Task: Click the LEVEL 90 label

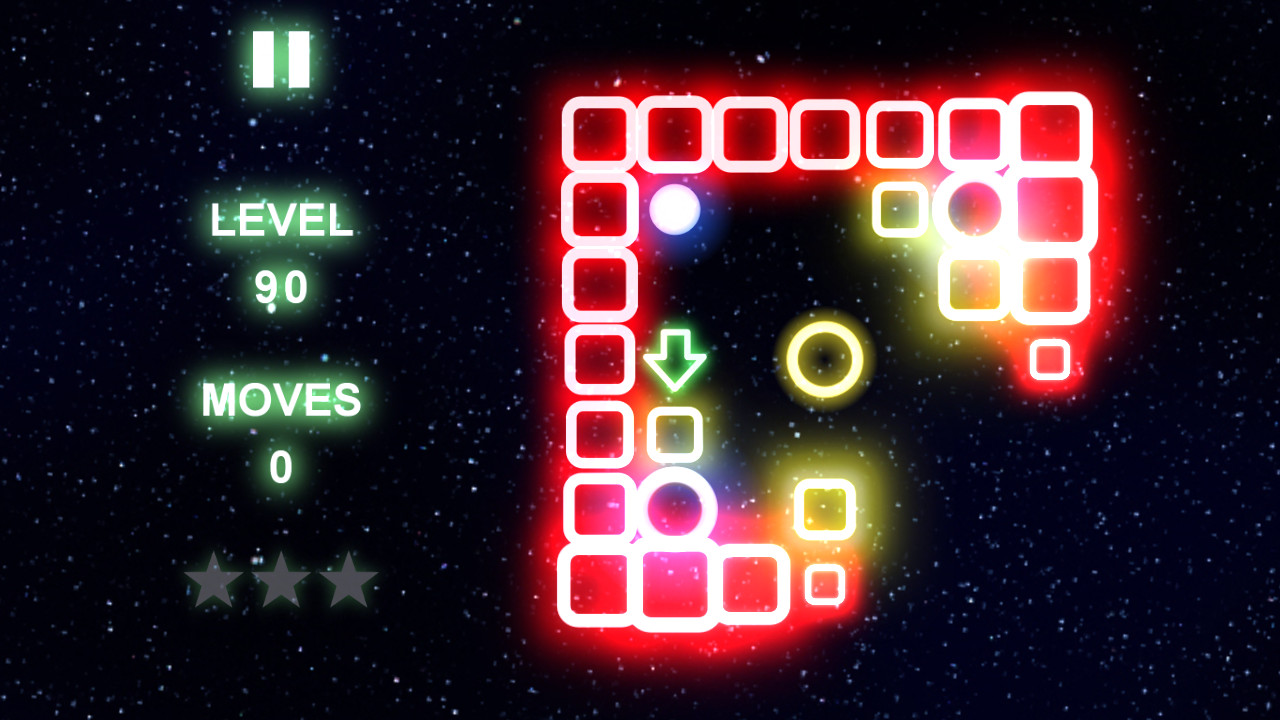Action: click(281, 222)
